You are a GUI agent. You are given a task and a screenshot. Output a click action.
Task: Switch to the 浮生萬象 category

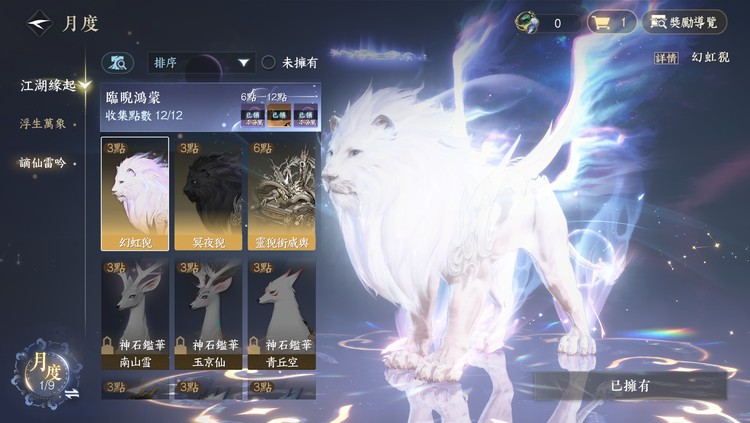click(x=43, y=124)
